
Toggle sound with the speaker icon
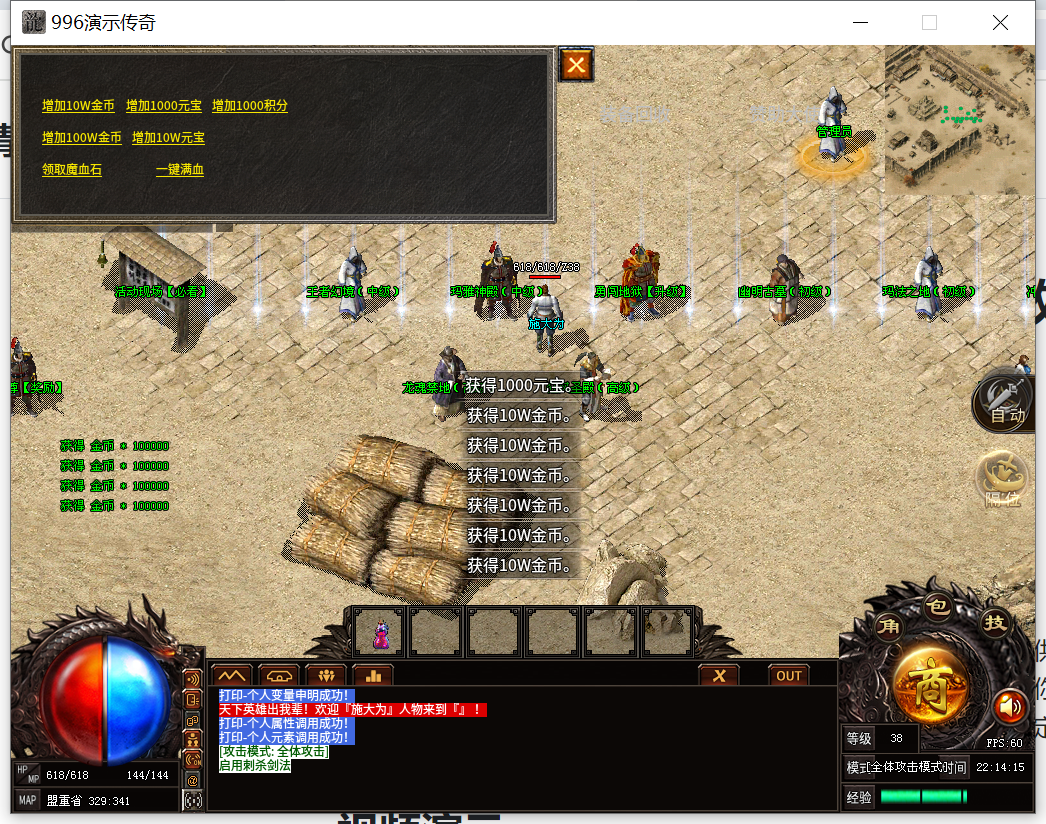pos(1010,707)
